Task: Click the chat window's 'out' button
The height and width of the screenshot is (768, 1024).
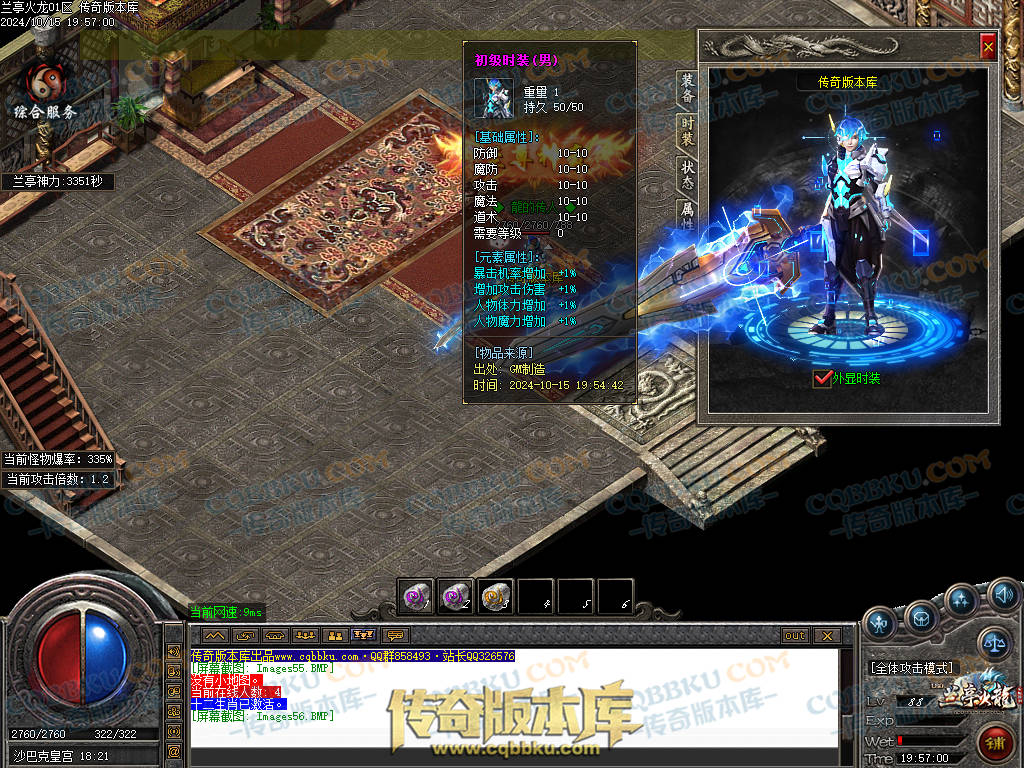Action: (795, 636)
